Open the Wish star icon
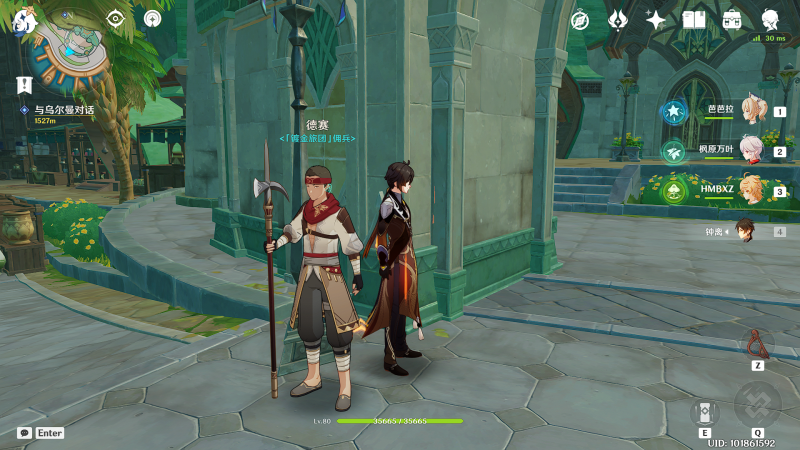Viewport: 800px width, 450px height. (656, 20)
